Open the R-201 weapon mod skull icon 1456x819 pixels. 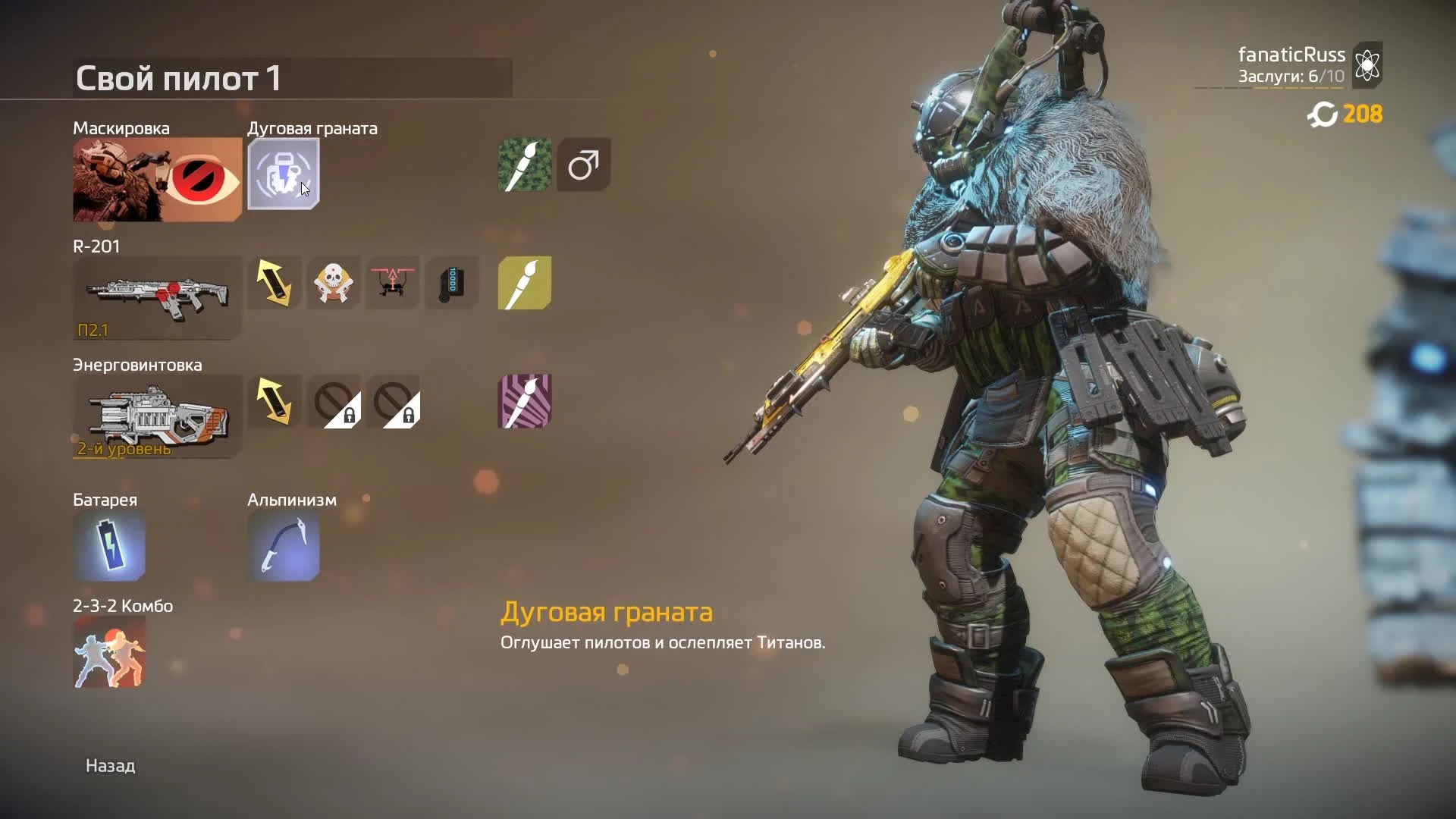334,283
